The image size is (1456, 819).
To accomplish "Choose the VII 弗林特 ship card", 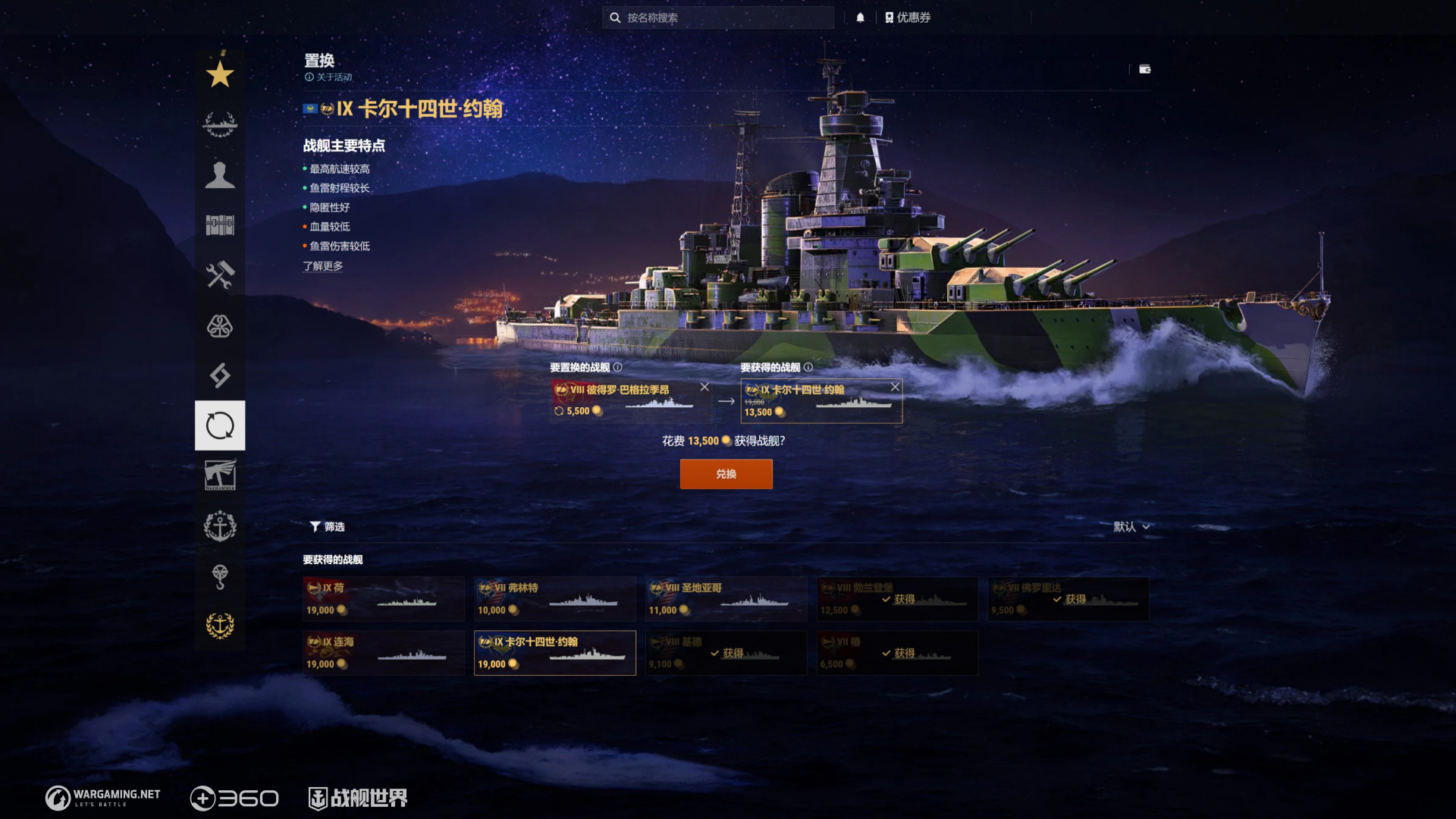I will [x=554, y=599].
